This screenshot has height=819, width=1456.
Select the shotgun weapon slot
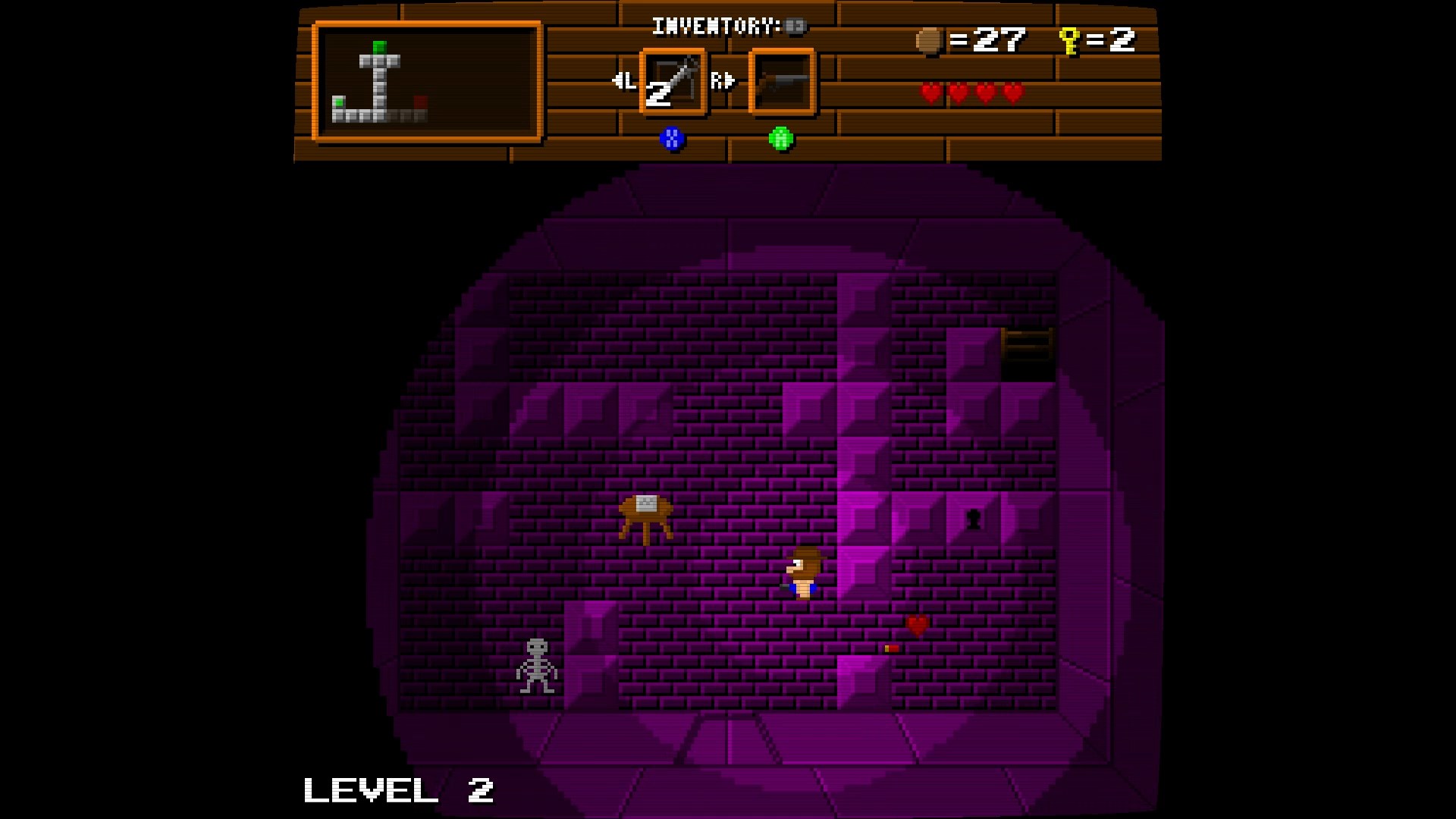click(x=782, y=82)
